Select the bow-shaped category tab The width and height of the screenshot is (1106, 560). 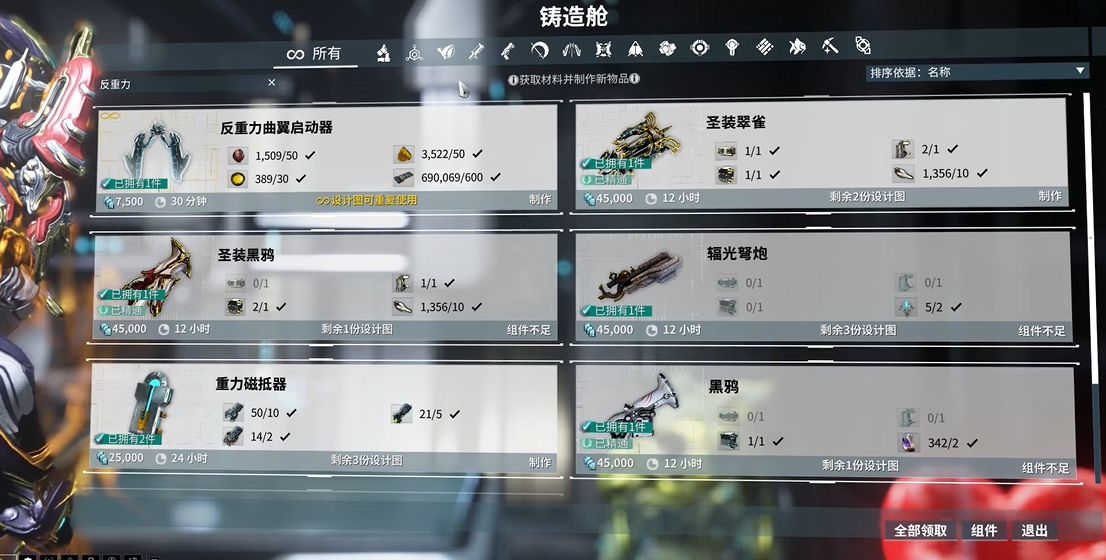point(539,49)
